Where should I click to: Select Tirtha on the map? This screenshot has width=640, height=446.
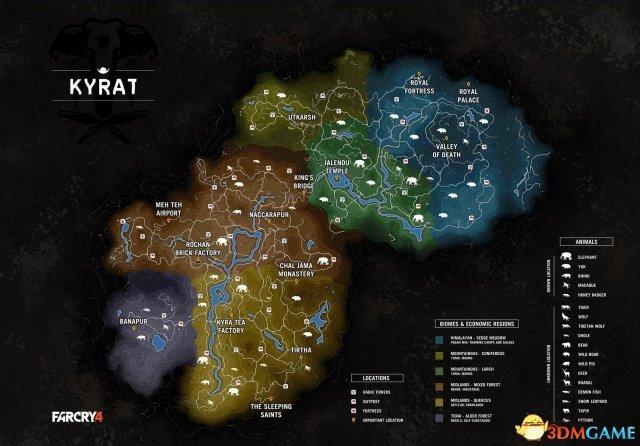click(308, 352)
